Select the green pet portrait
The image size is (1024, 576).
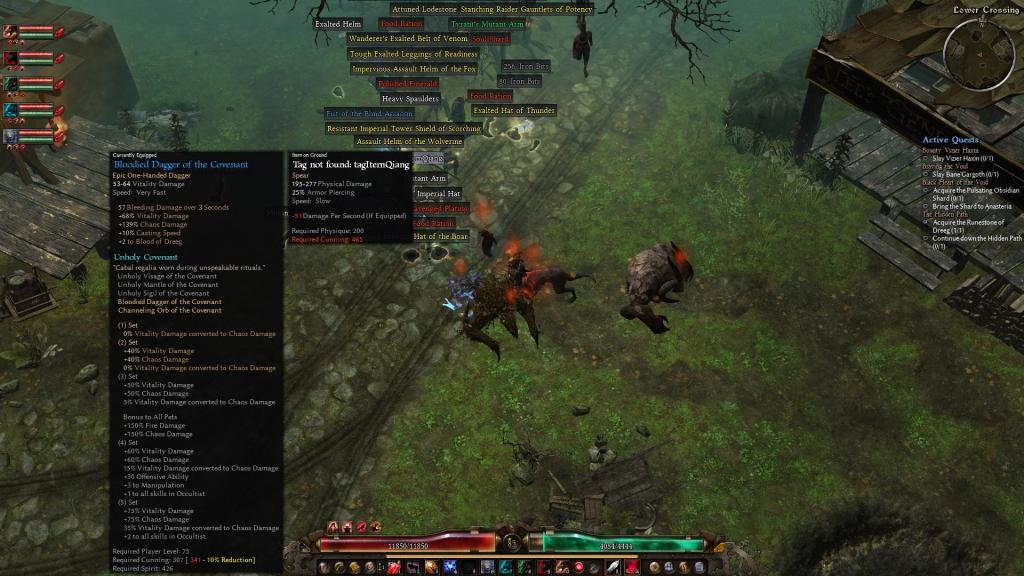(11, 83)
